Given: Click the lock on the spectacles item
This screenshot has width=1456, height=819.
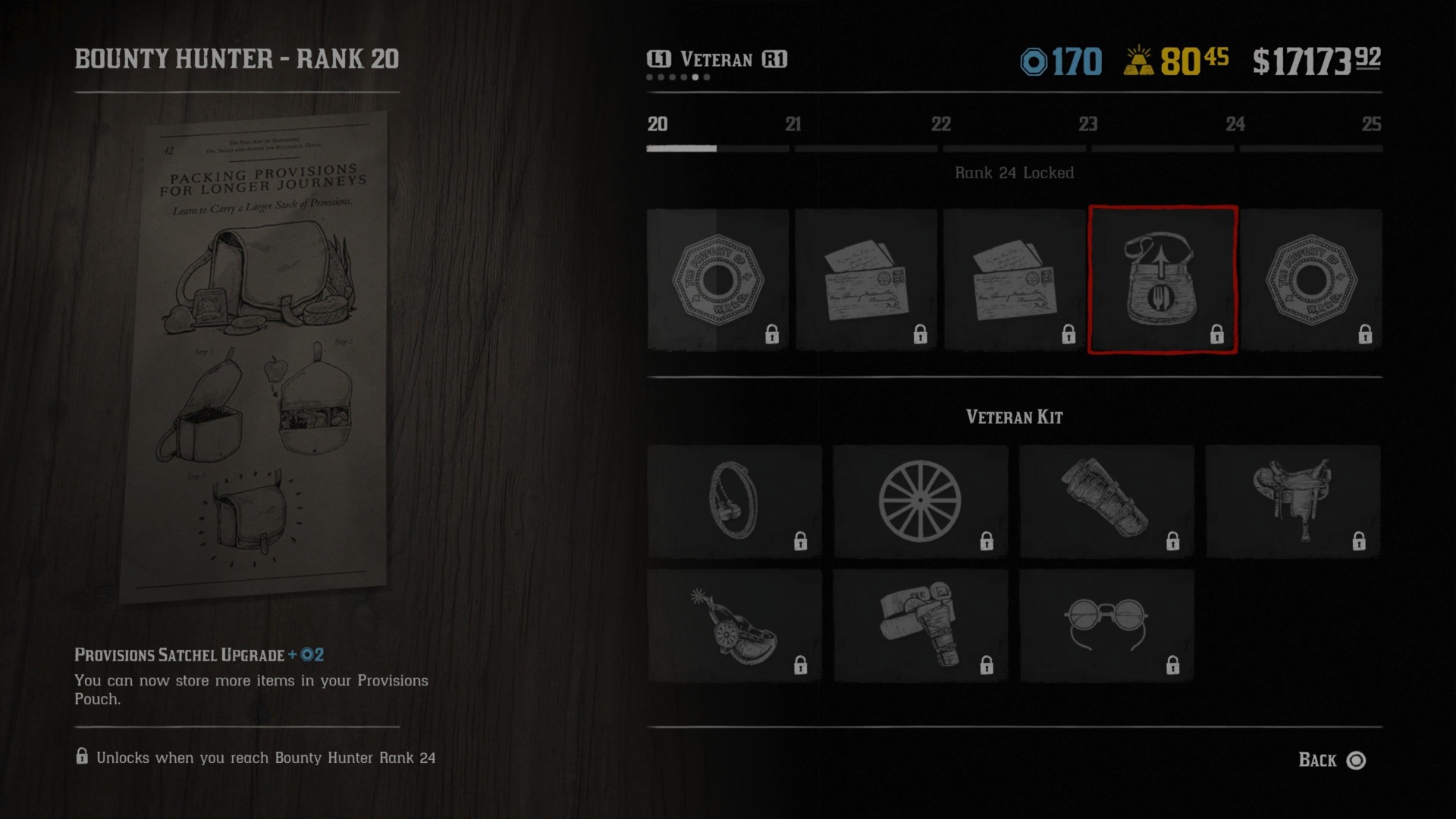Looking at the screenshot, I should pyautogui.click(x=1172, y=665).
